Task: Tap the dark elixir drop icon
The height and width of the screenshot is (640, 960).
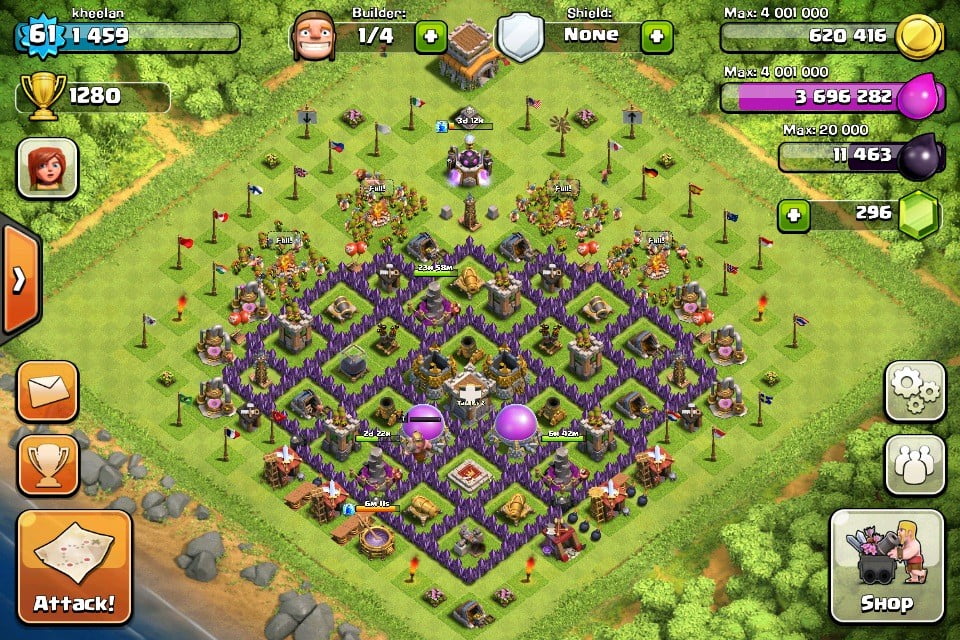Action: pos(918,157)
